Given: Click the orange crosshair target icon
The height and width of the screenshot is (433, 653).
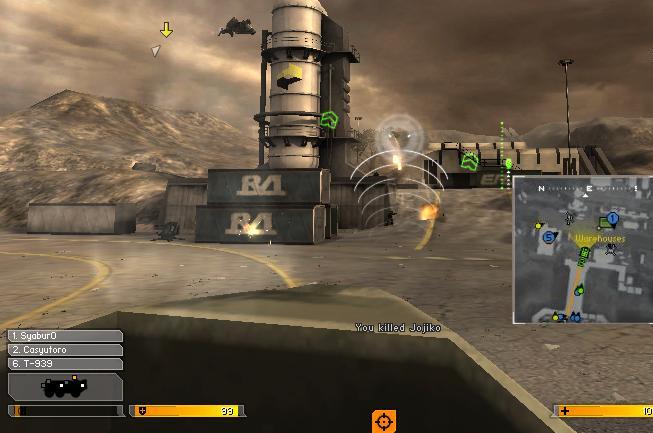Looking at the screenshot, I should pos(384,421).
